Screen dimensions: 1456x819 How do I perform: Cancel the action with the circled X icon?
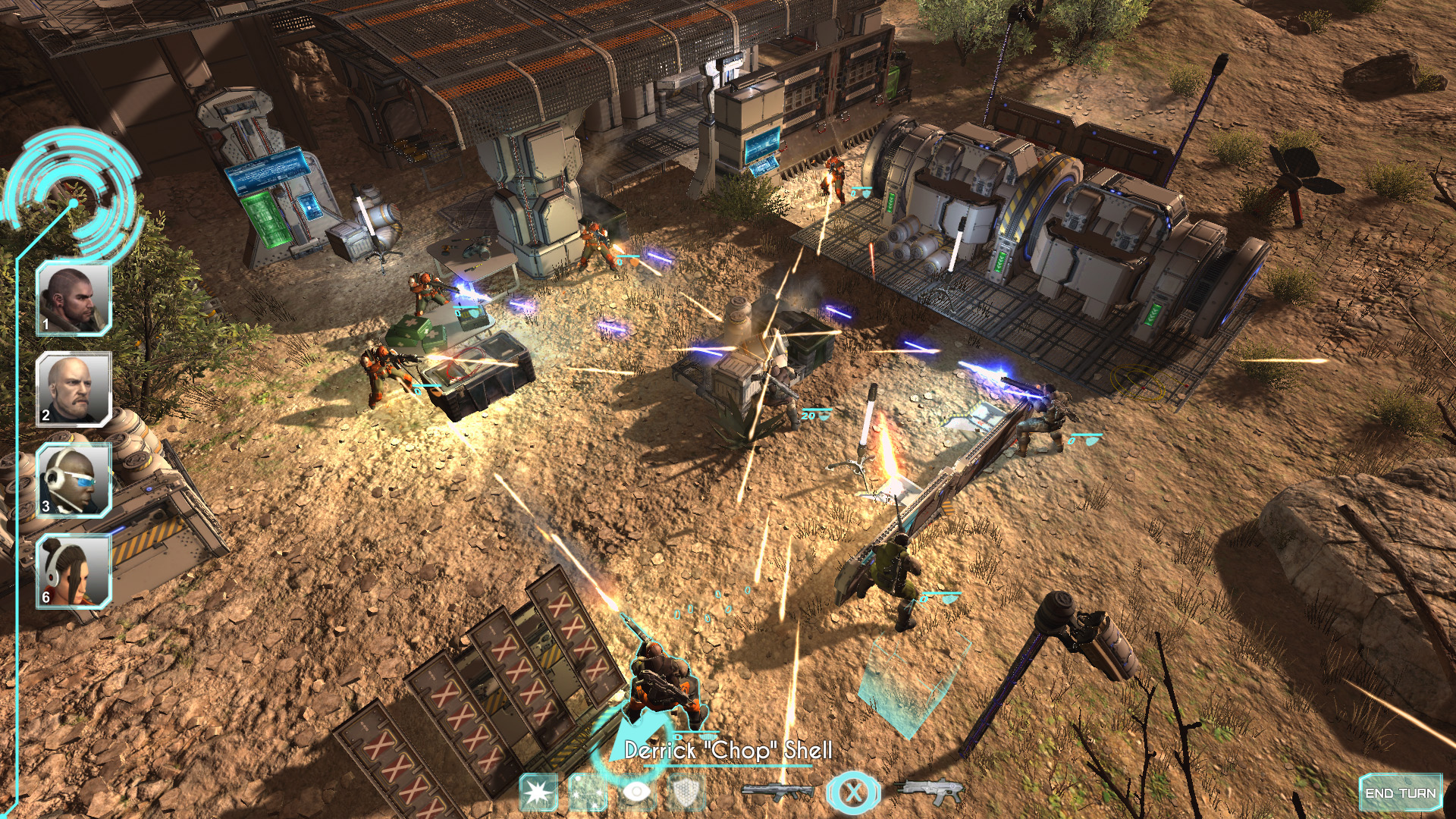coord(855,791)
